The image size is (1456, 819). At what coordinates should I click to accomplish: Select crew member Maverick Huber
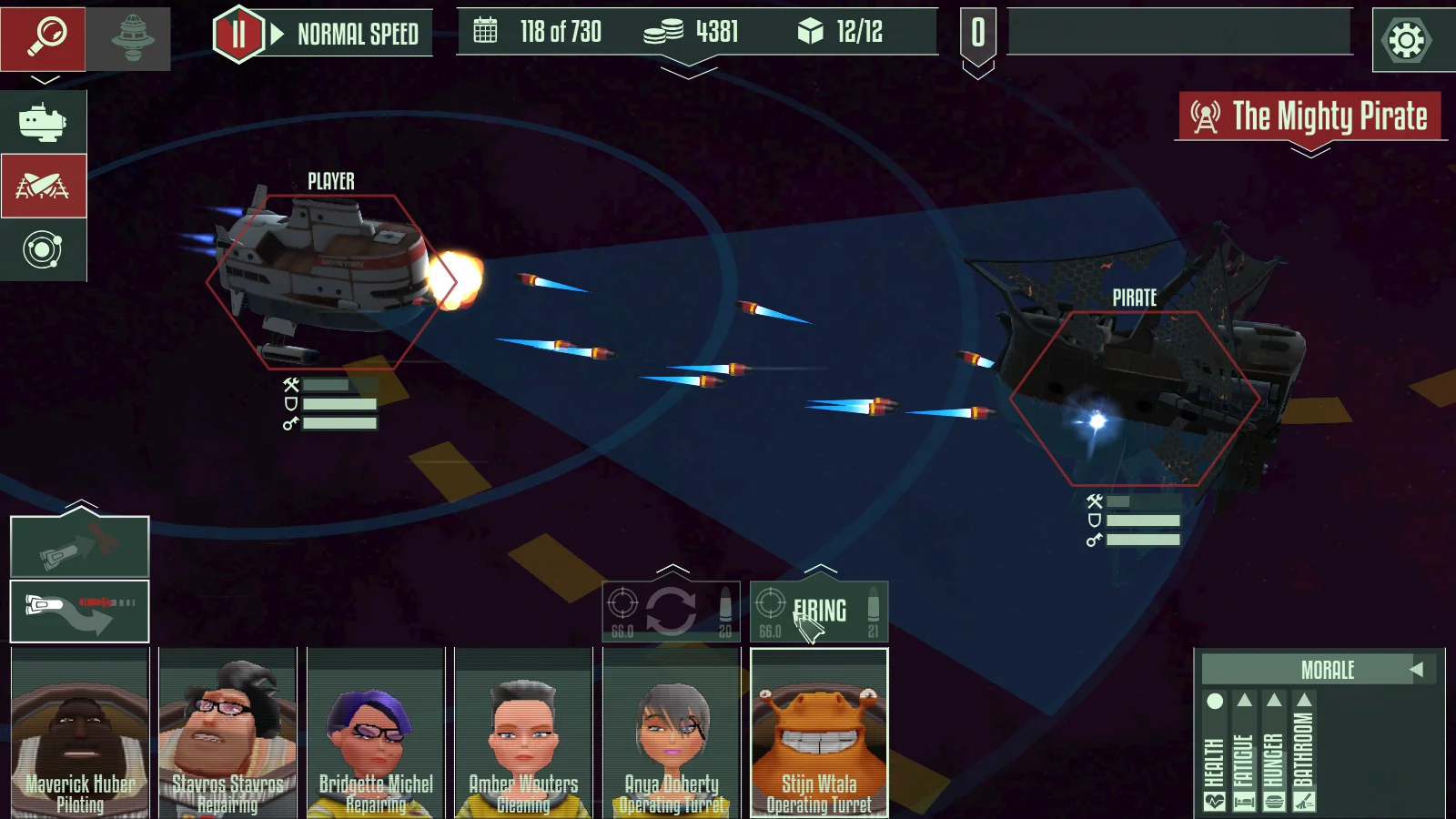80,733
